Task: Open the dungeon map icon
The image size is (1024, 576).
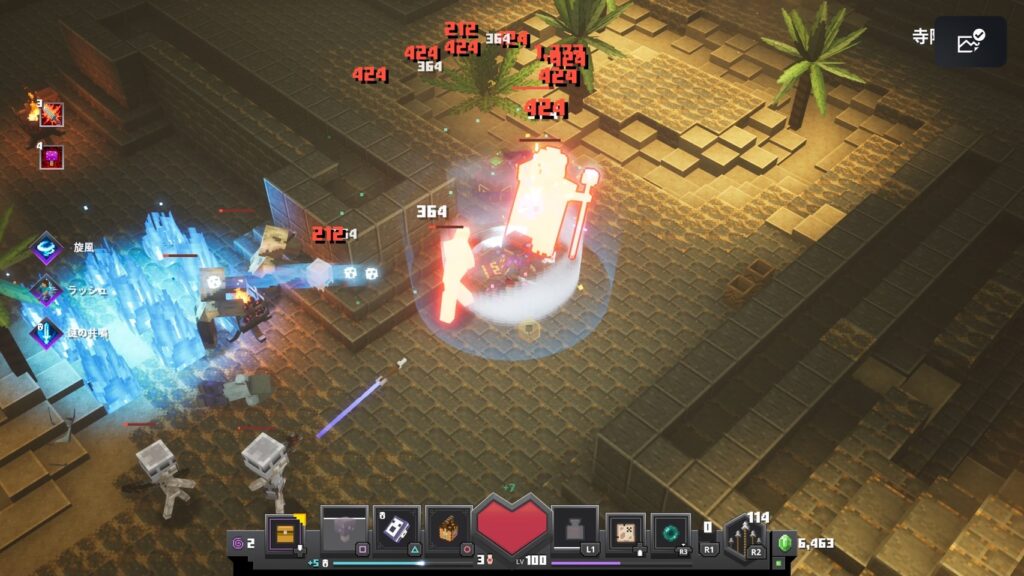Action: 627,530
